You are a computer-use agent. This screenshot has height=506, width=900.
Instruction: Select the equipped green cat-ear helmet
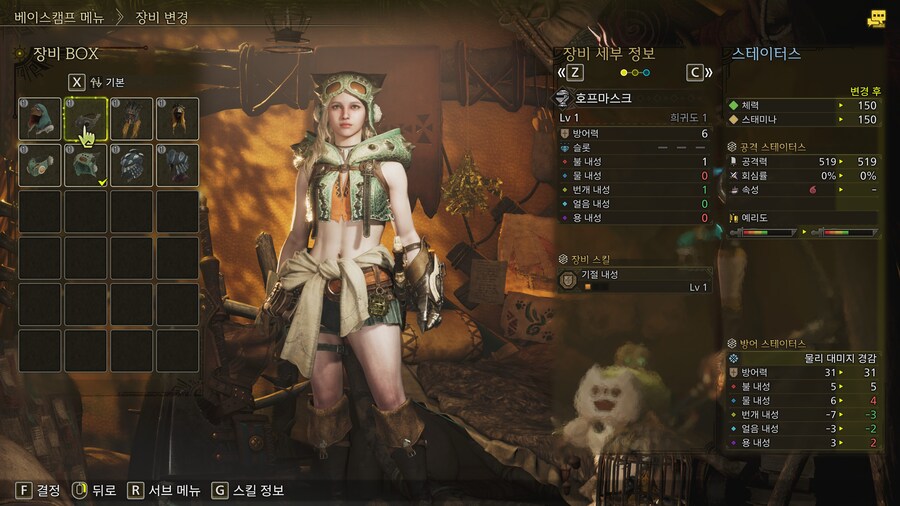pyautogui.click(x=86, y=165)
